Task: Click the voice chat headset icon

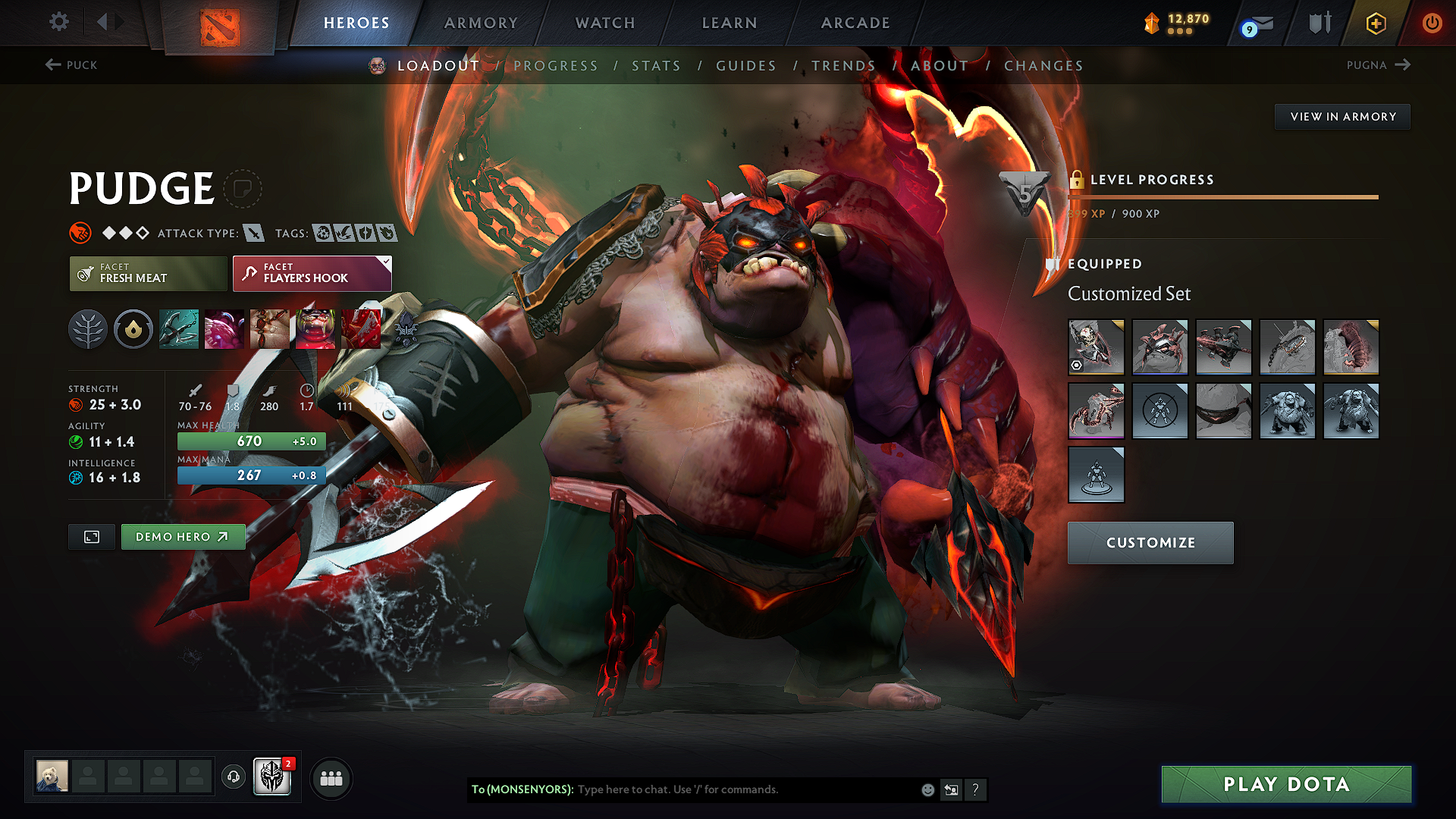Action: click(234, 777)
